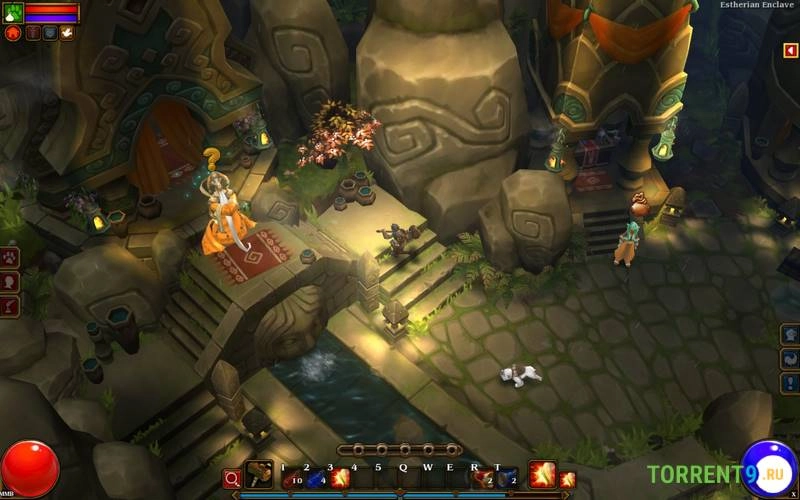Use the item in hotbar slot T

(x=508, y=479)
